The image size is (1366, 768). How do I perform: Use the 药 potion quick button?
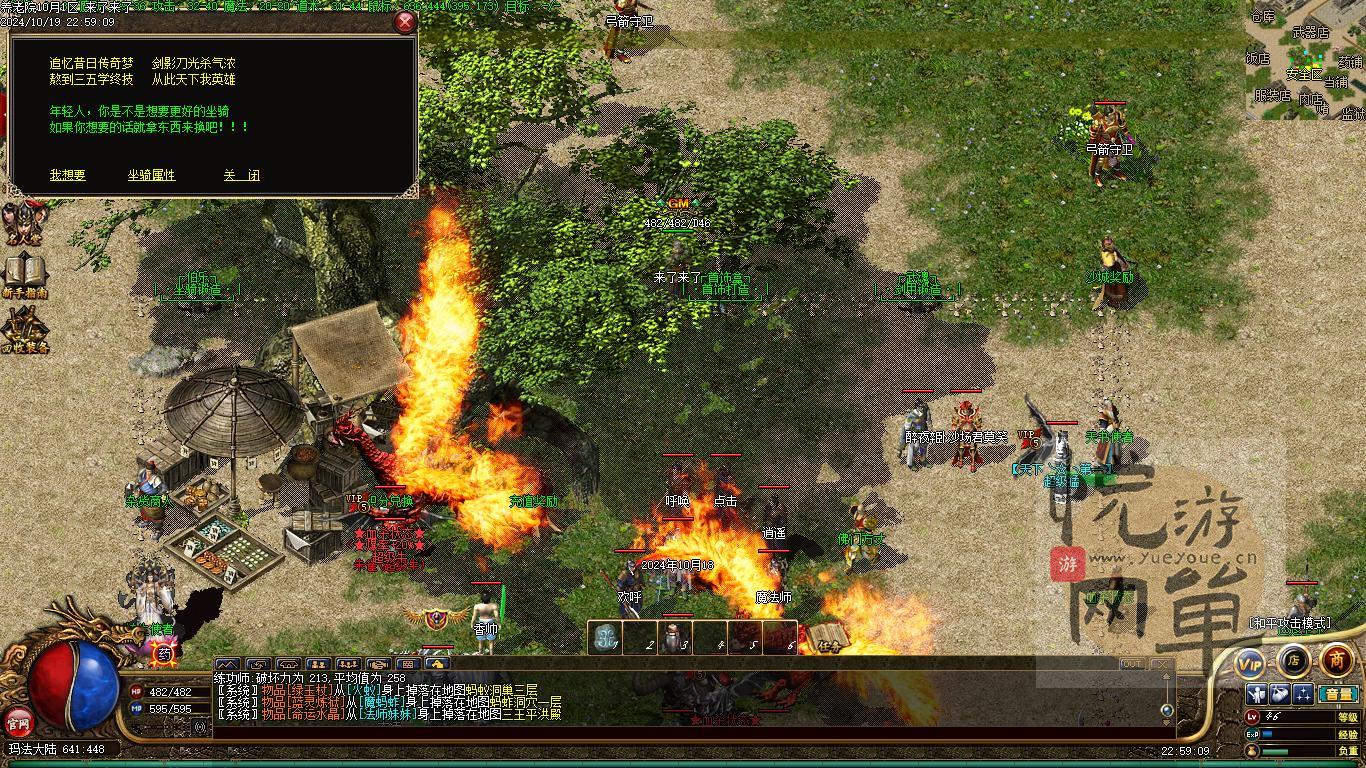tap(164, 654)
